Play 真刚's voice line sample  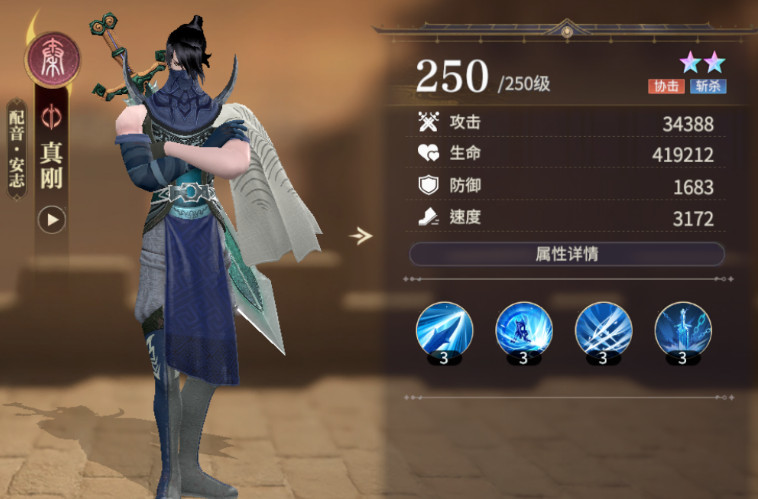pyautogui.click(x=51, y=219)
